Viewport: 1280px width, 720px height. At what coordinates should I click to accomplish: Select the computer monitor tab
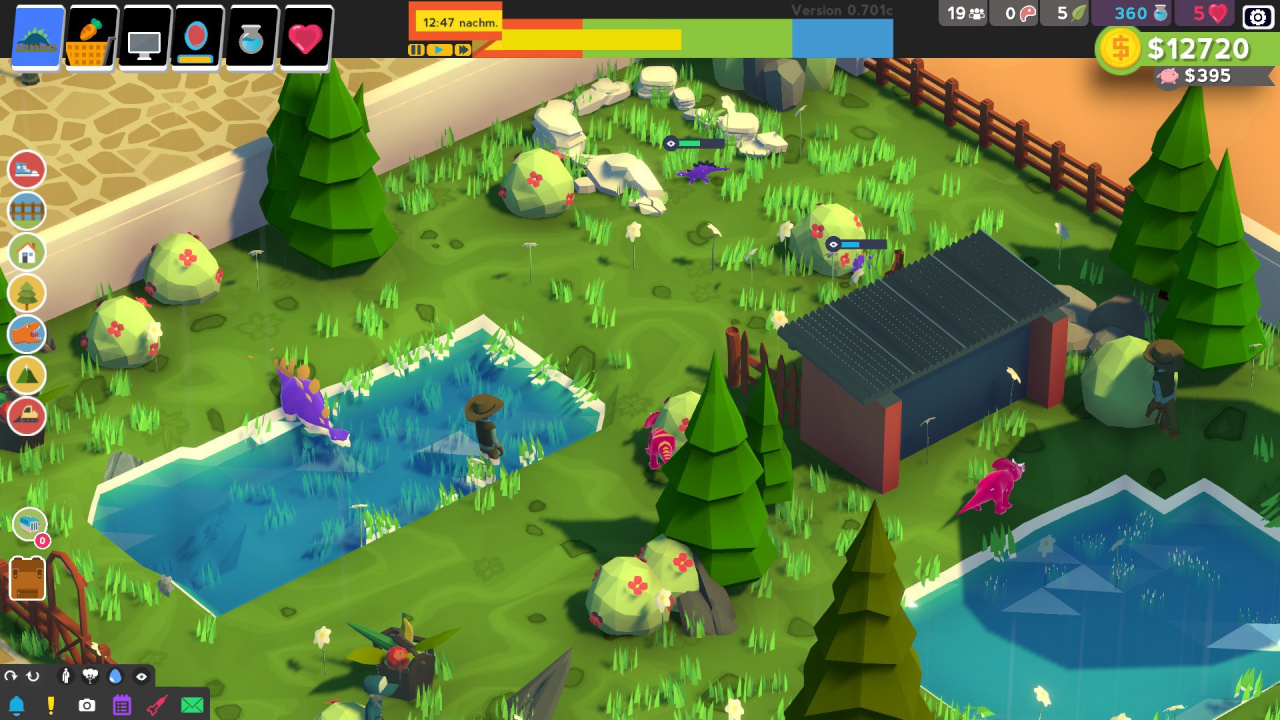144,39
